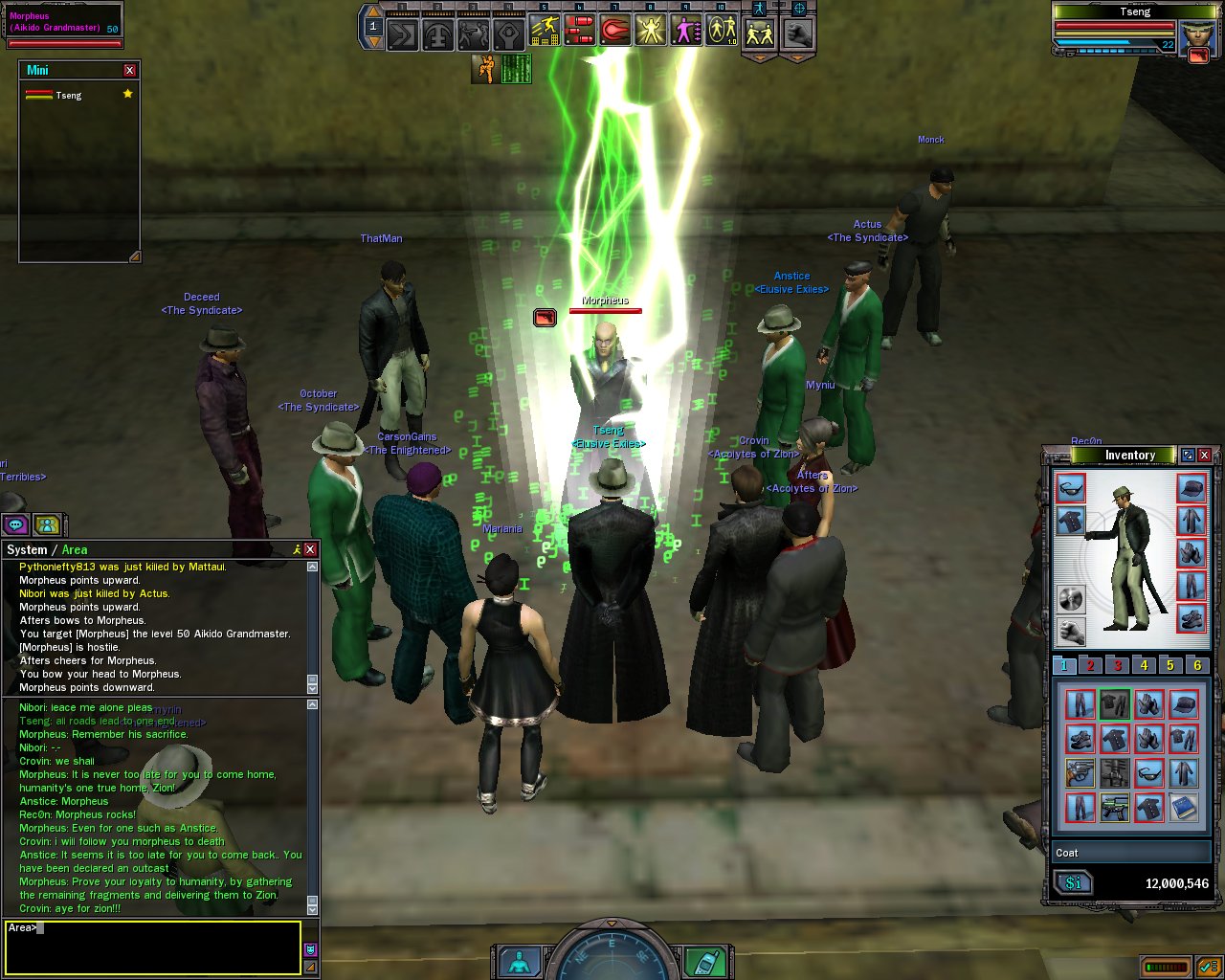1225x980 pixels.
Task: Activate the hyper-jump over buildings ability
Action: tap(545, 32)
